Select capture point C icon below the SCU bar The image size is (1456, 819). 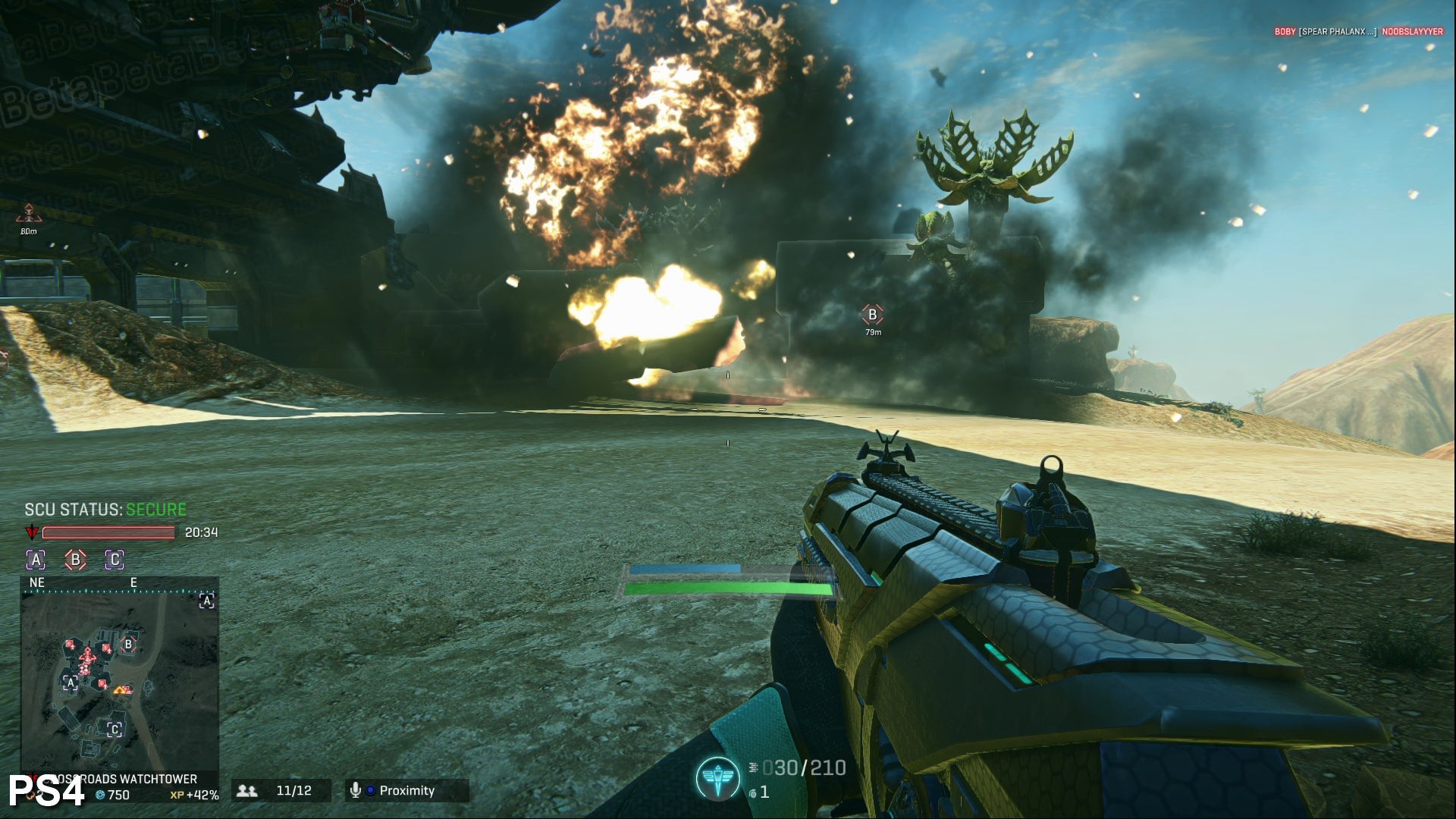[115, 560]
